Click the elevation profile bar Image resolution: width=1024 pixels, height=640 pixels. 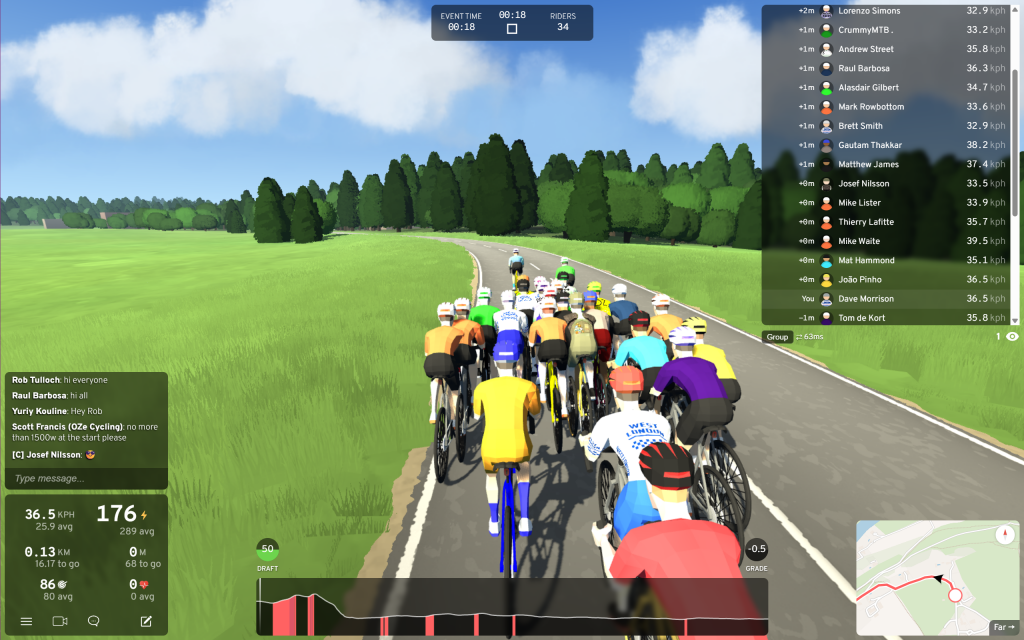click(x=512, y=606)
